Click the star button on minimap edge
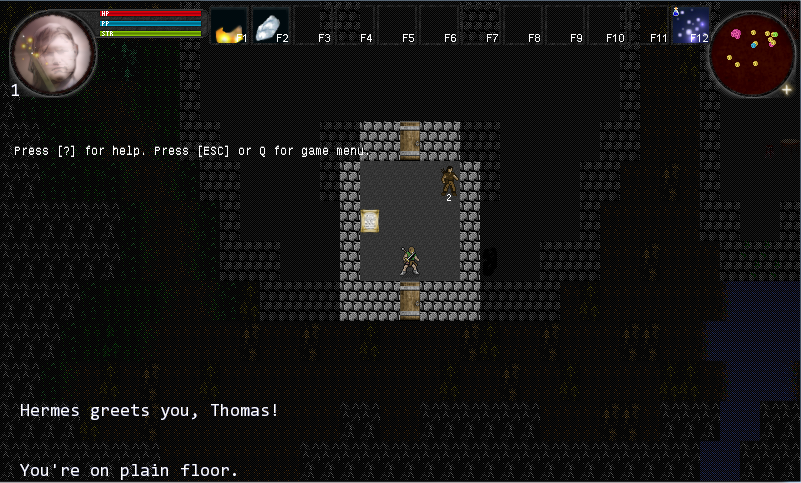The height and width of the screenshot is (483, 801). tap(786, 89)
